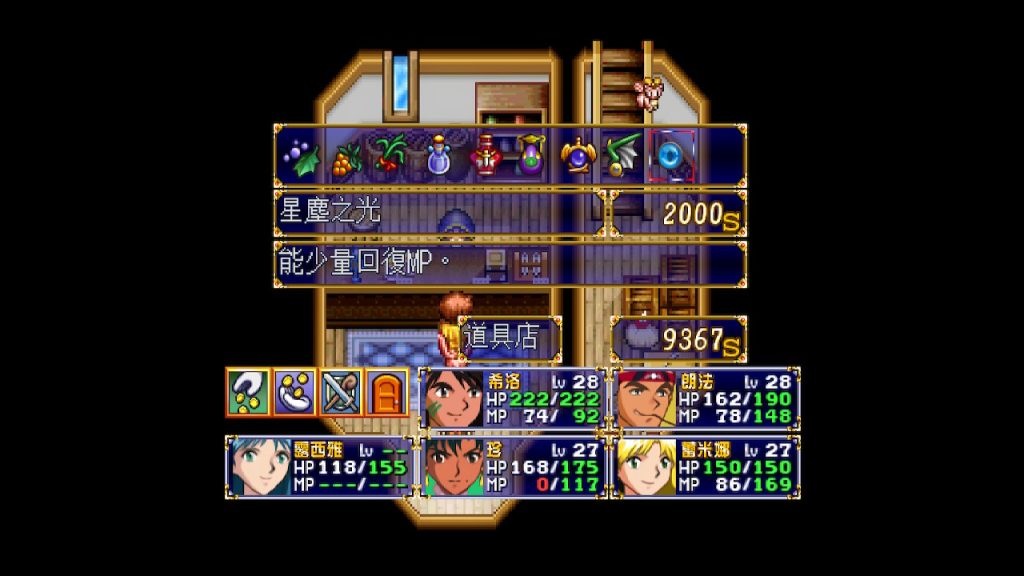Choose the red cross-shaped bottle item

[x=485, y=157]
